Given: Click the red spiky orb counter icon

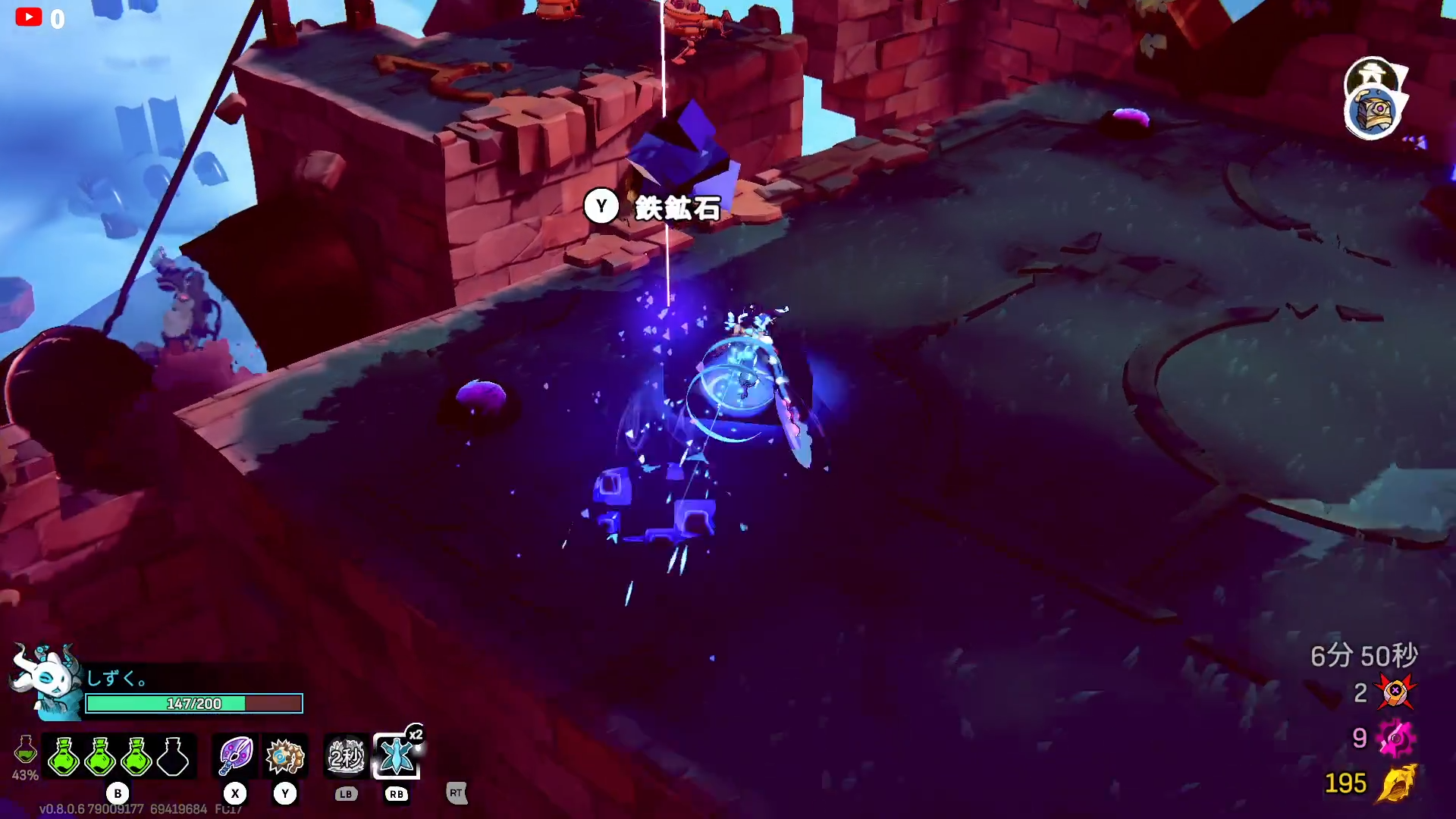Looking at the screenshot, I should [x=1395, y=692].
